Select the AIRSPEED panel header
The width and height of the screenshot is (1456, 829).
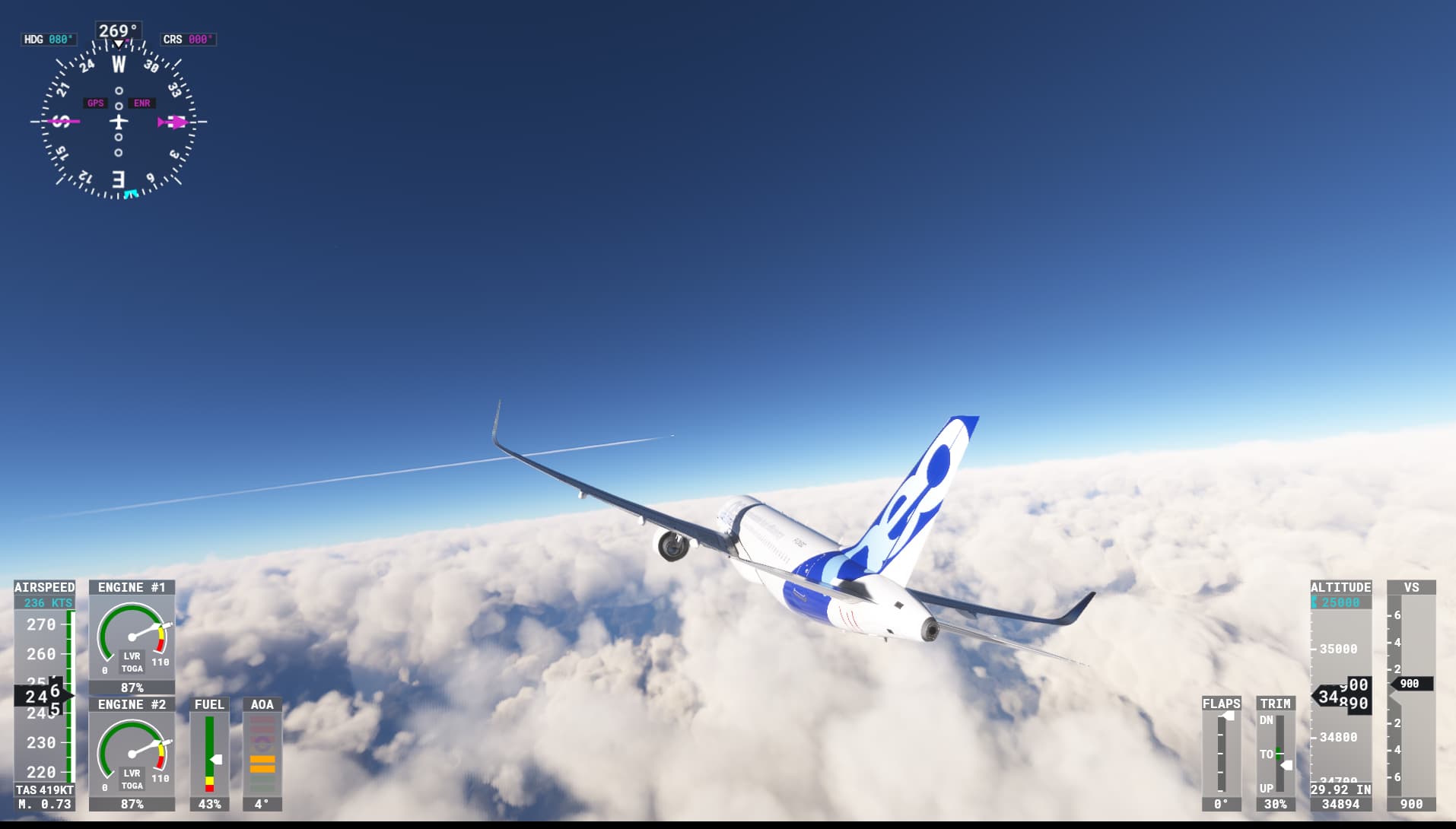pos(44,587)
